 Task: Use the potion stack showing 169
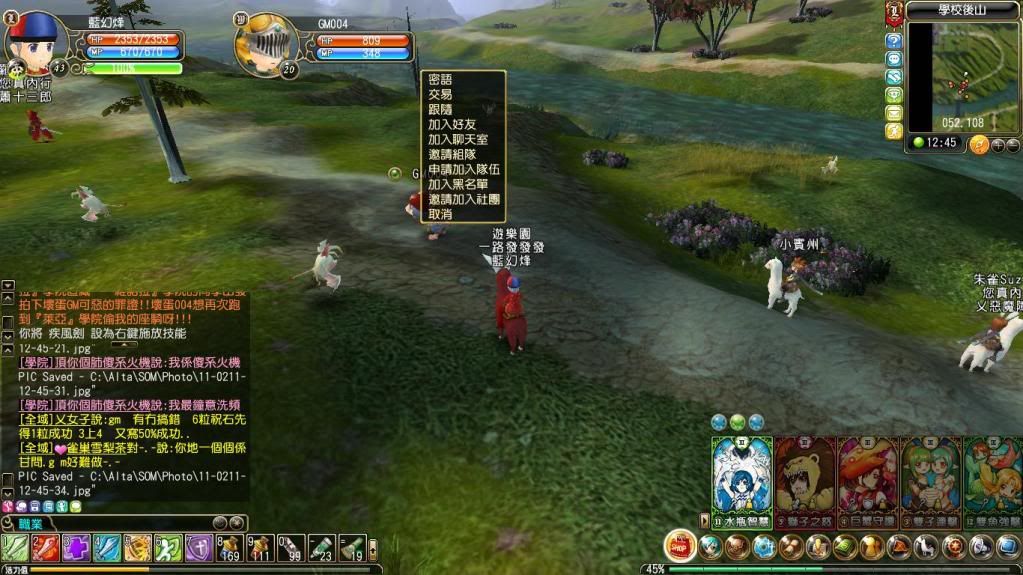[x=230, y=548]
